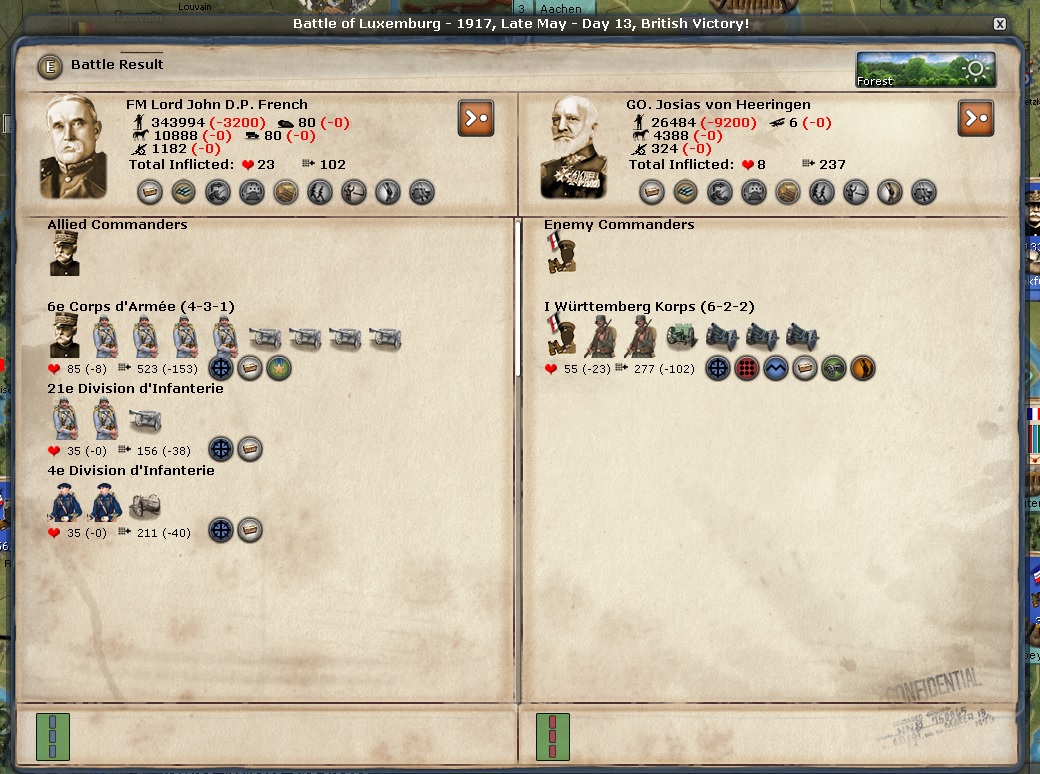Inspect the green star icon for 6e Corps

[x=277, y=368]
